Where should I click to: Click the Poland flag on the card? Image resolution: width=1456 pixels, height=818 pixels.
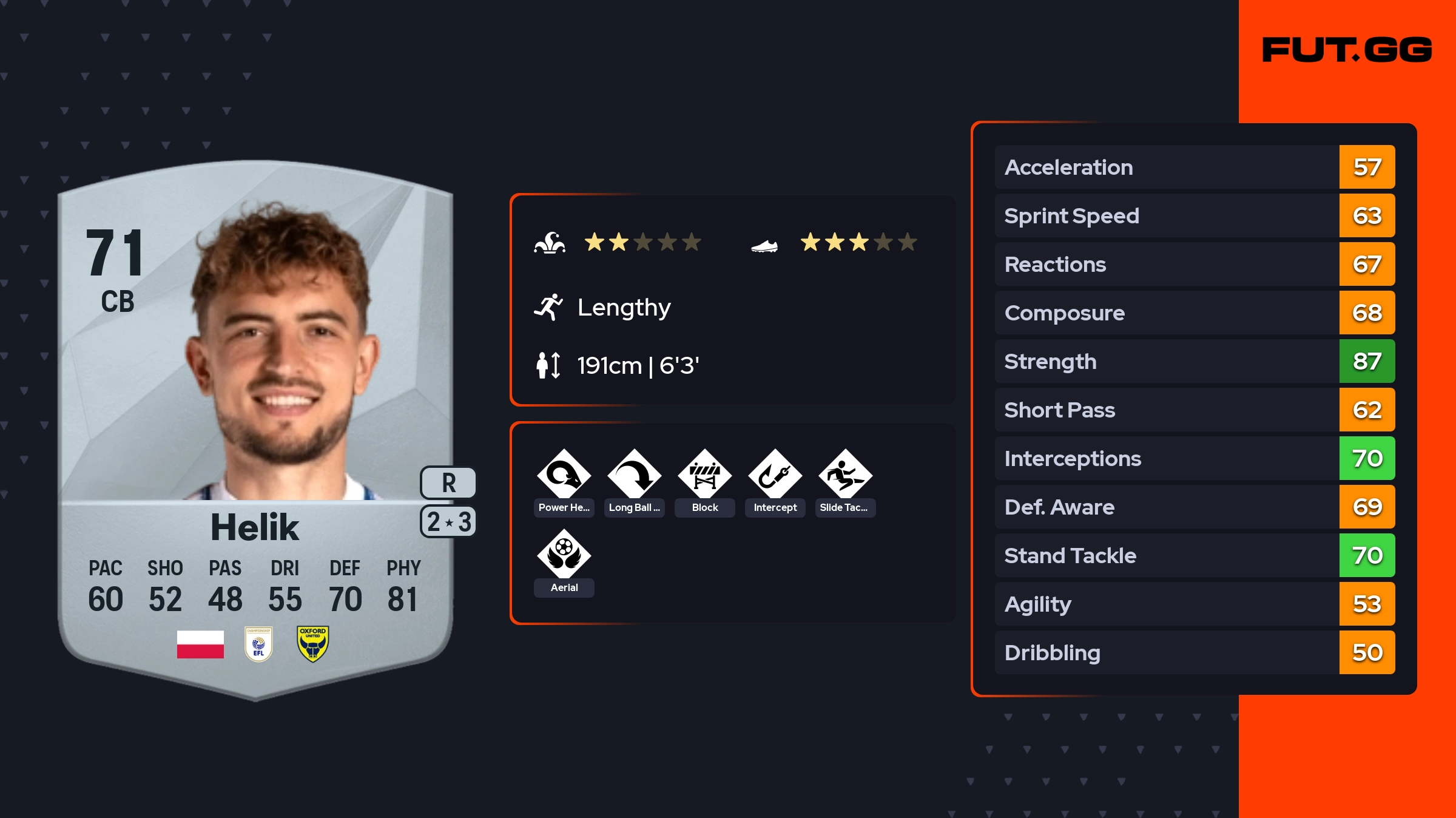point(200,644)
